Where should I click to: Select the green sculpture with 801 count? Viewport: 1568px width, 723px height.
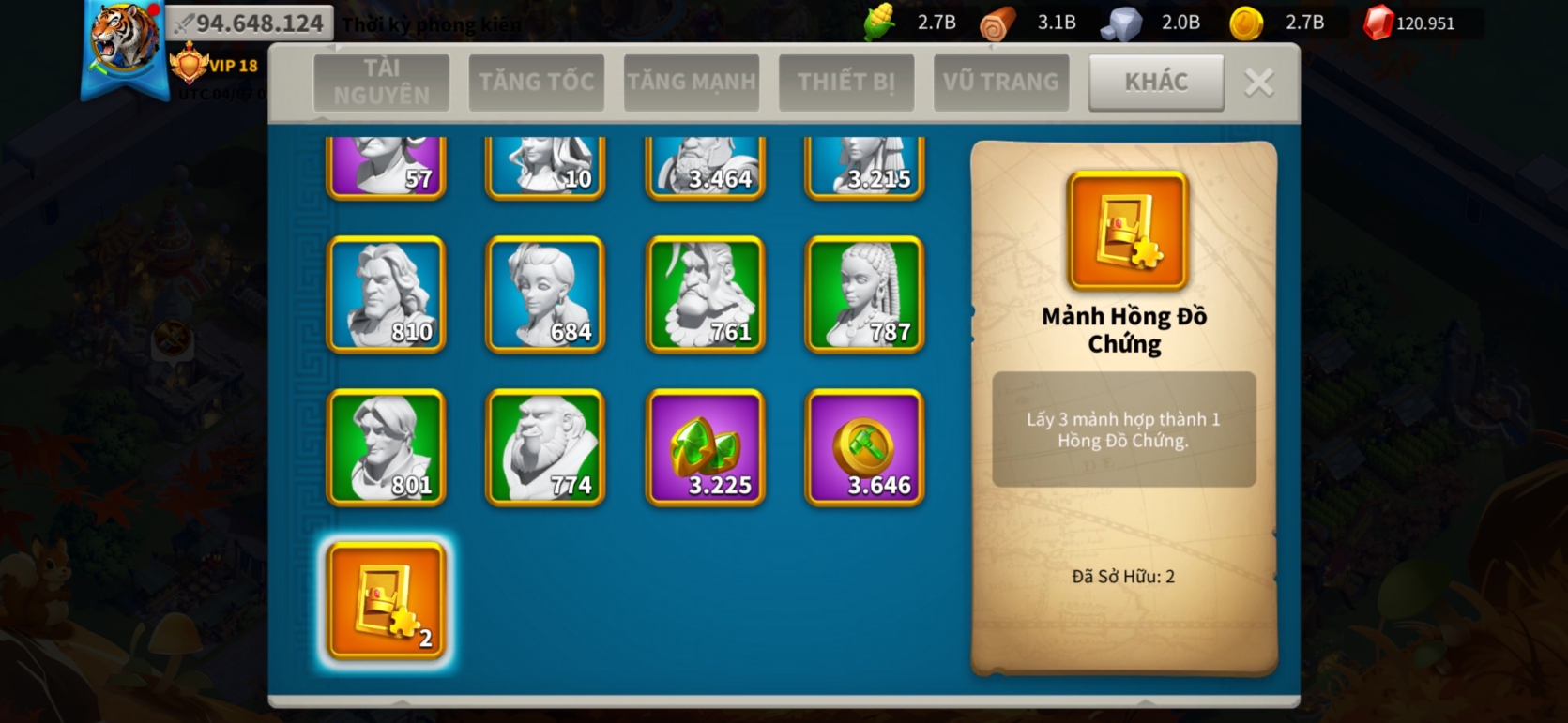[386, 447]
